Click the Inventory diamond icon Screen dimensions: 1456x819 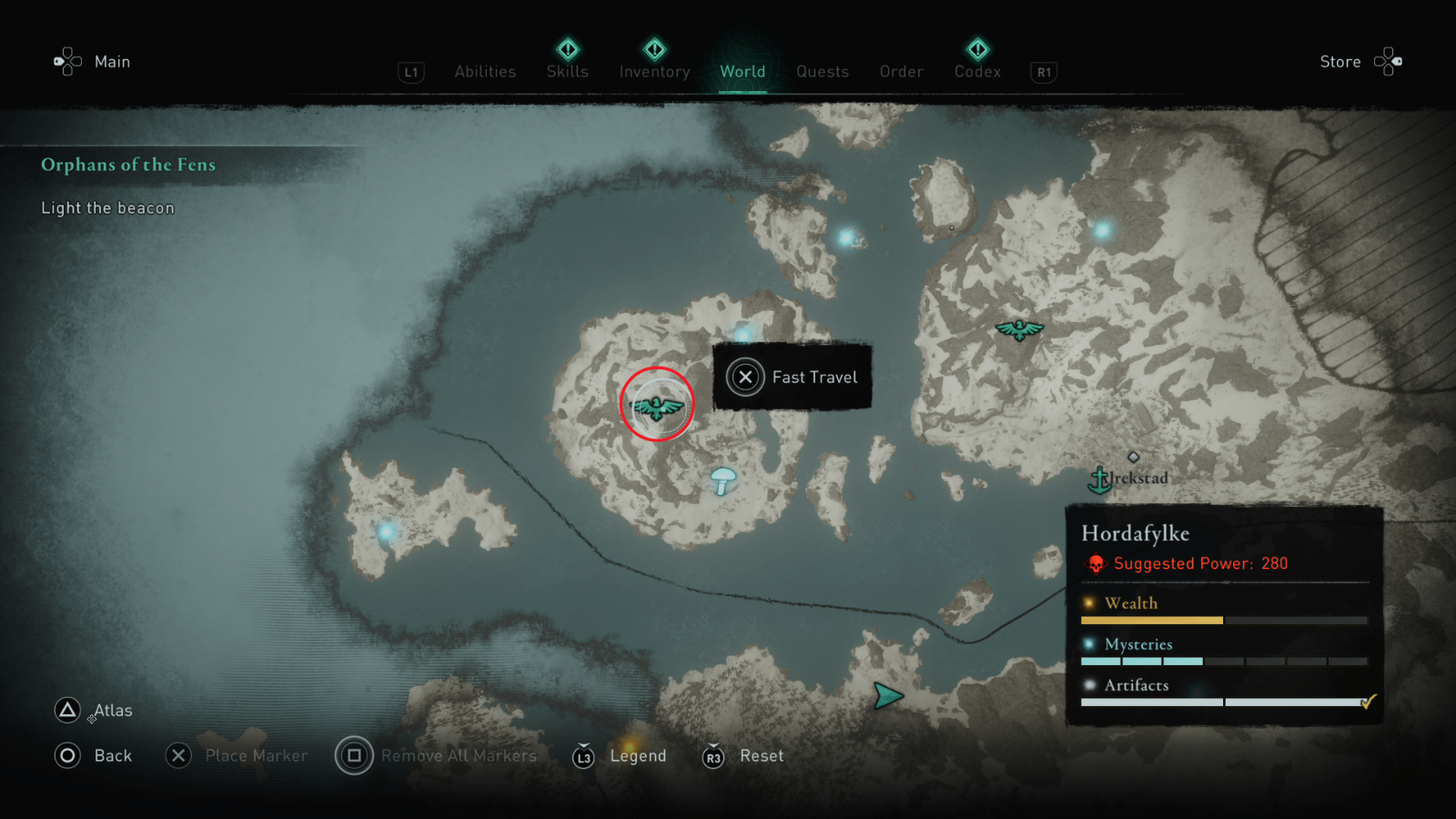653,51
